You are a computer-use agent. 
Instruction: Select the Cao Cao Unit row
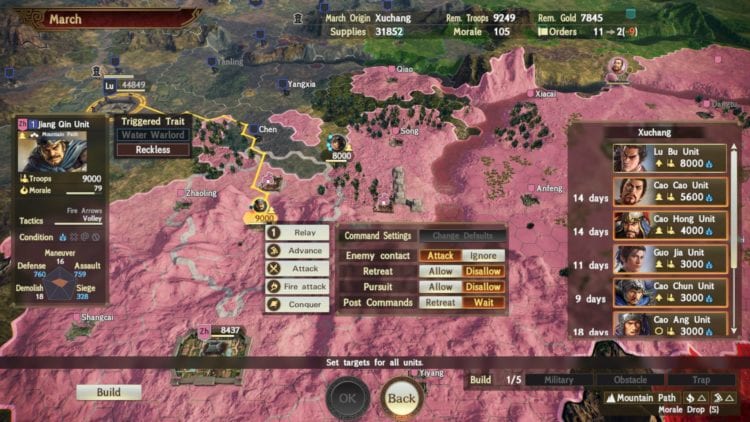pyautogui.click(x=669, y=192)
